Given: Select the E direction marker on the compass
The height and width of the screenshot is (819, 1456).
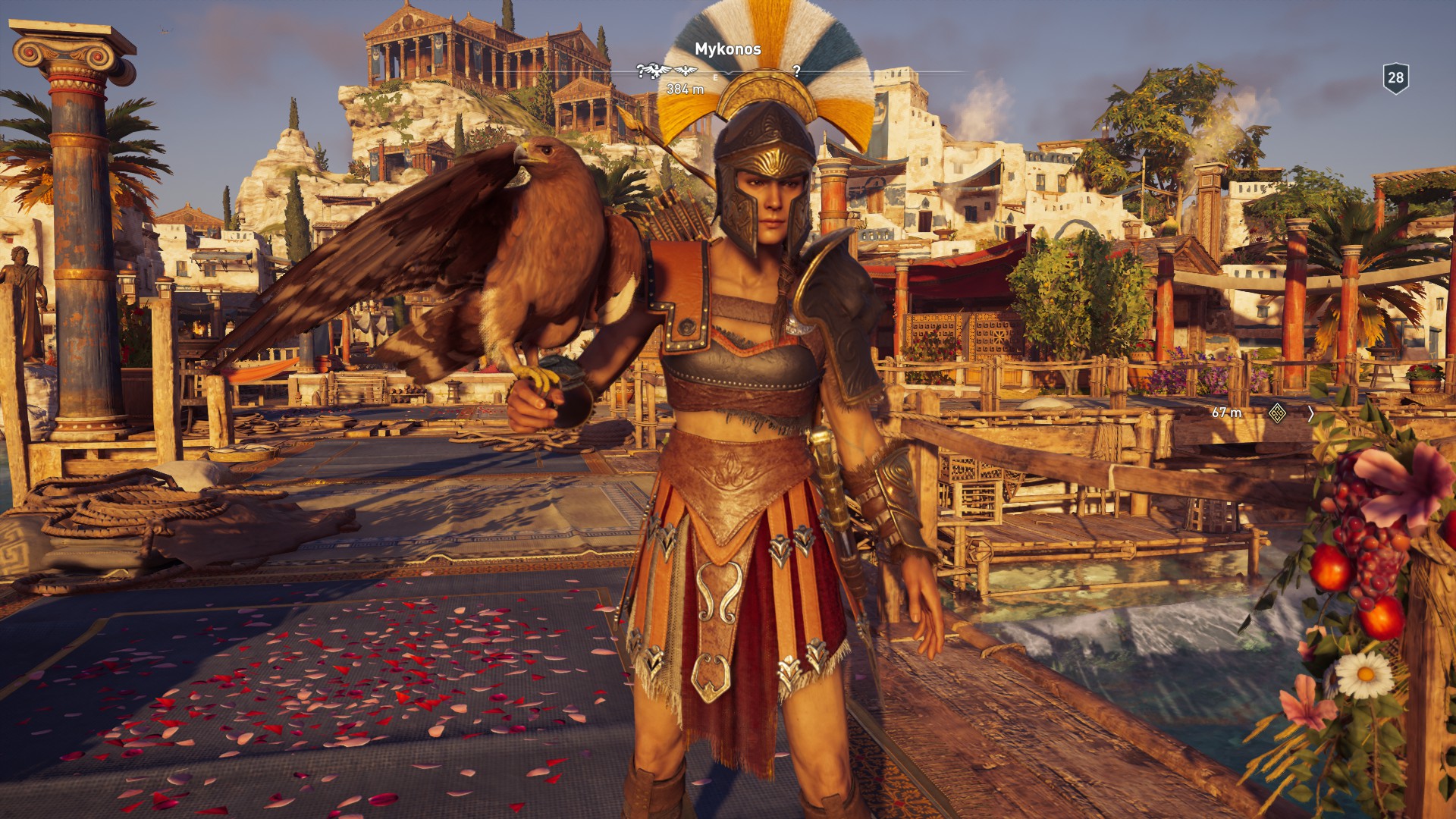Looking at the screenshot, I should [x=715, y=77].
